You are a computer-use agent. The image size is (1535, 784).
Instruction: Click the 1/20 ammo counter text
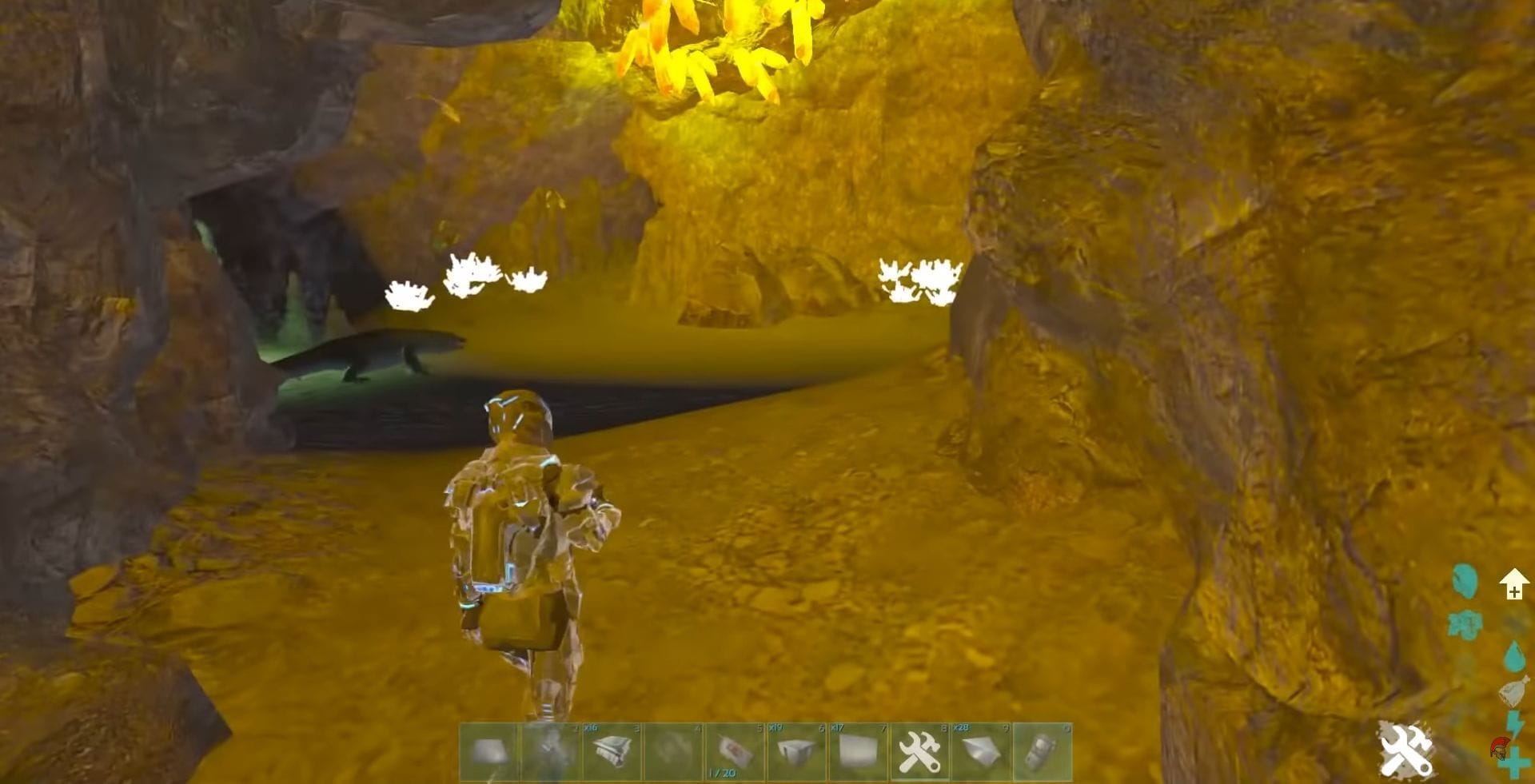coord(722,772)
